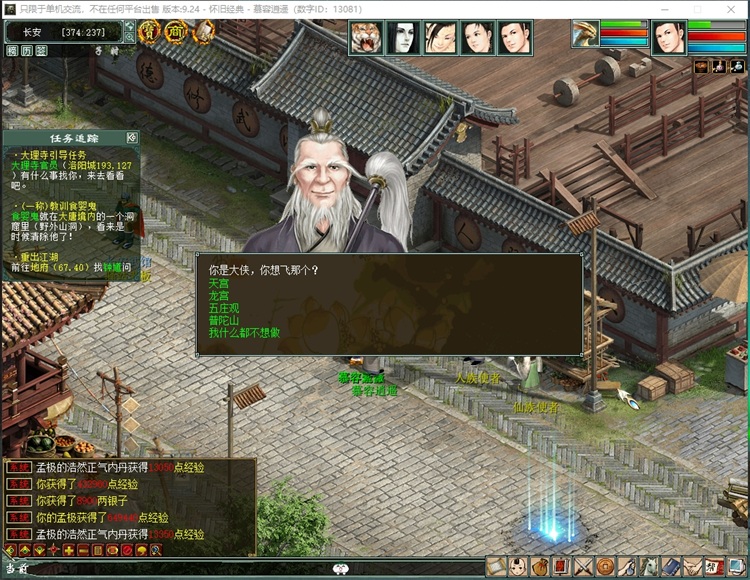Click the player character portrait at top right

(669, 38)
